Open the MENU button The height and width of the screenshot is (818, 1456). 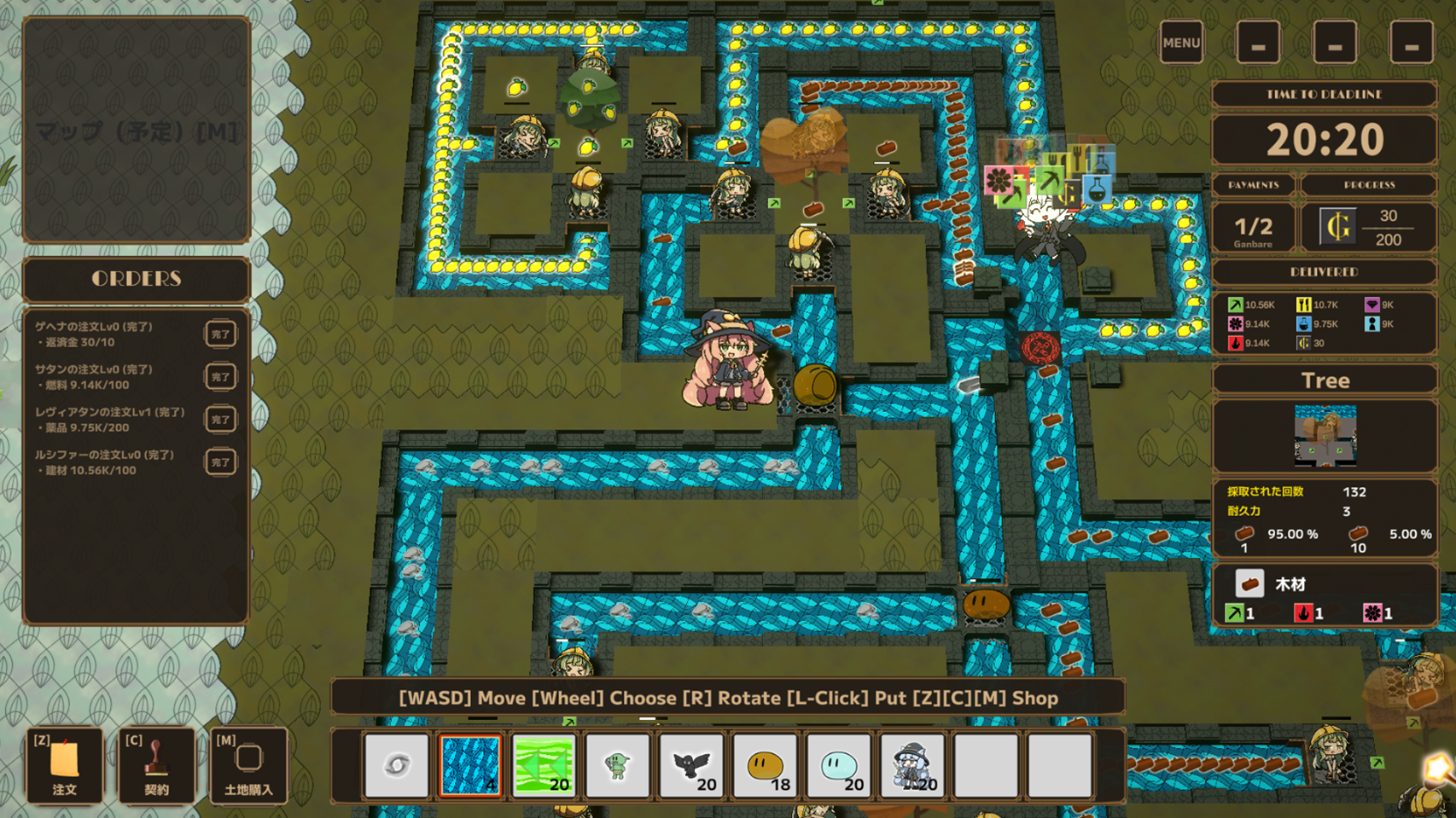click(1181, 43)
